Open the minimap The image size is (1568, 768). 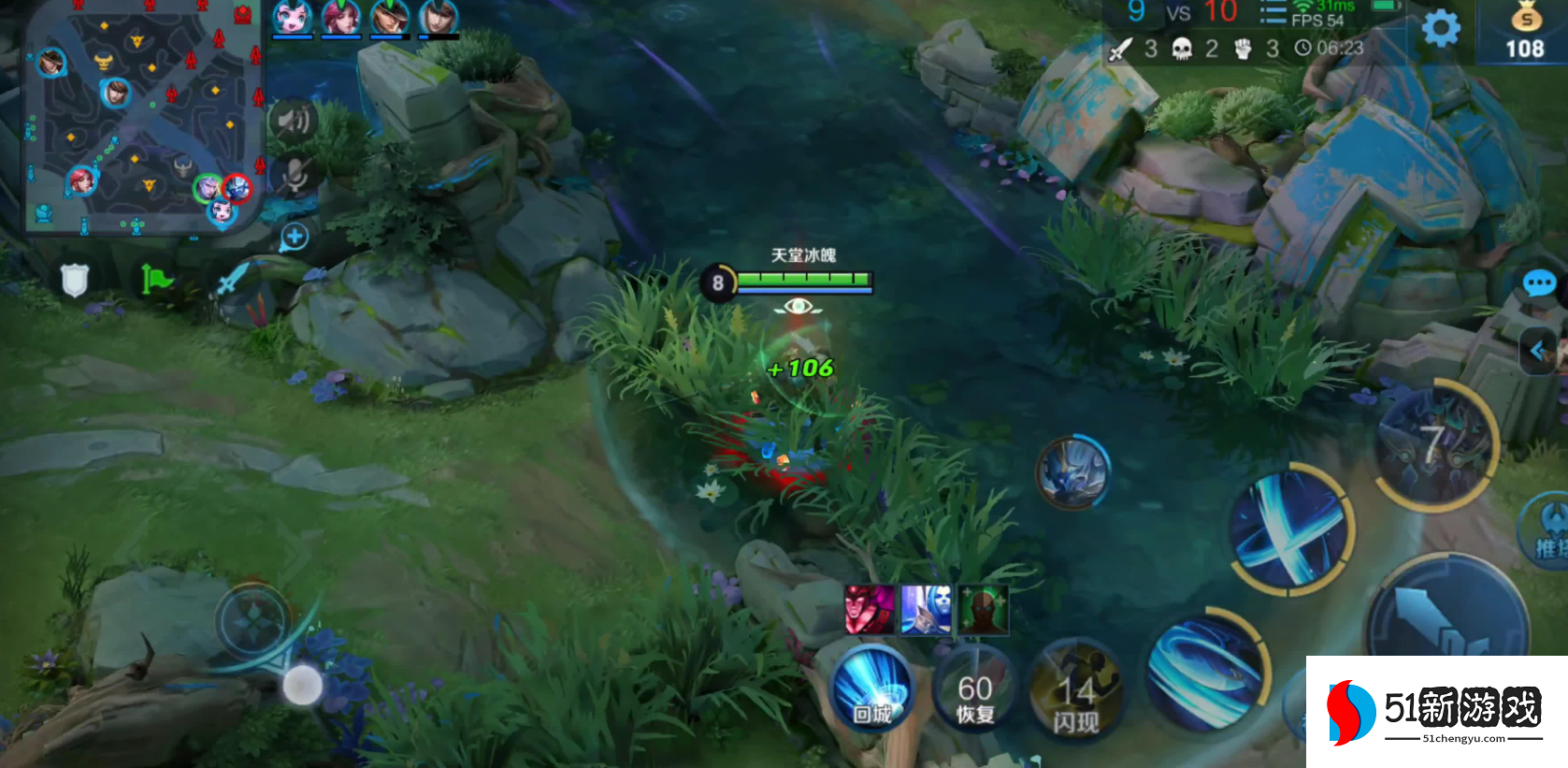pos(140,117)
